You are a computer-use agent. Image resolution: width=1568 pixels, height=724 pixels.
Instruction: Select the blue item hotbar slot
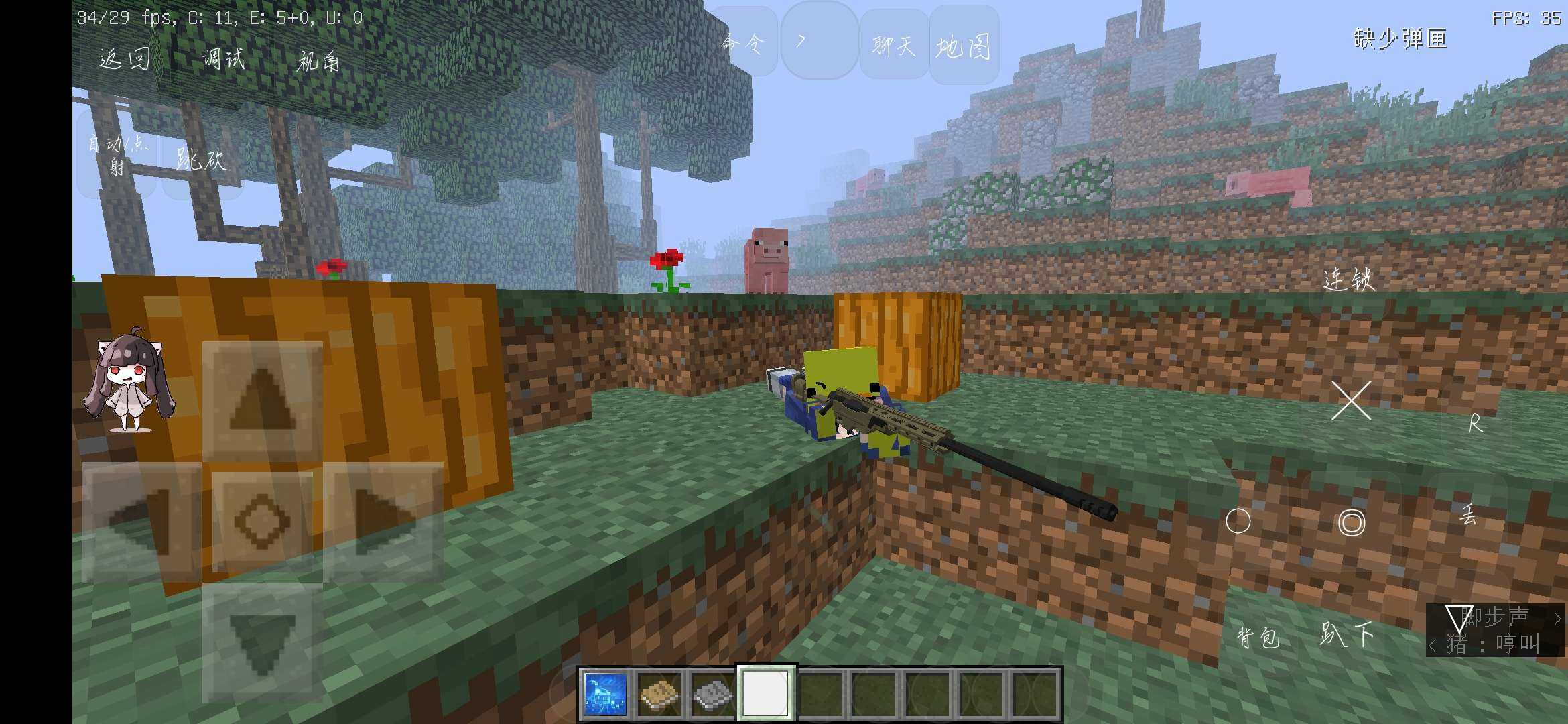click(606, 693)
